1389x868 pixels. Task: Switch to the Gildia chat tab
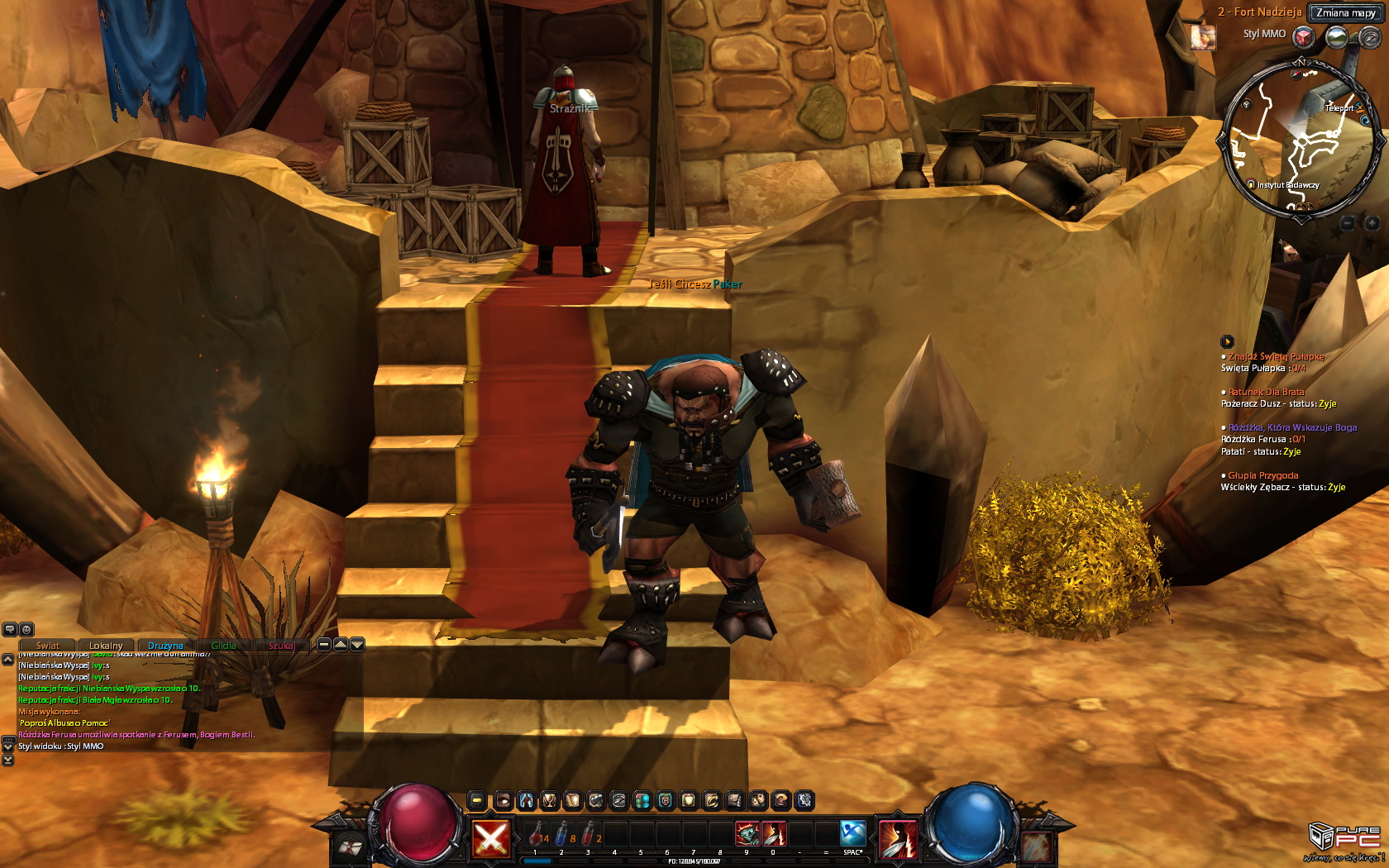click(223, 646)
